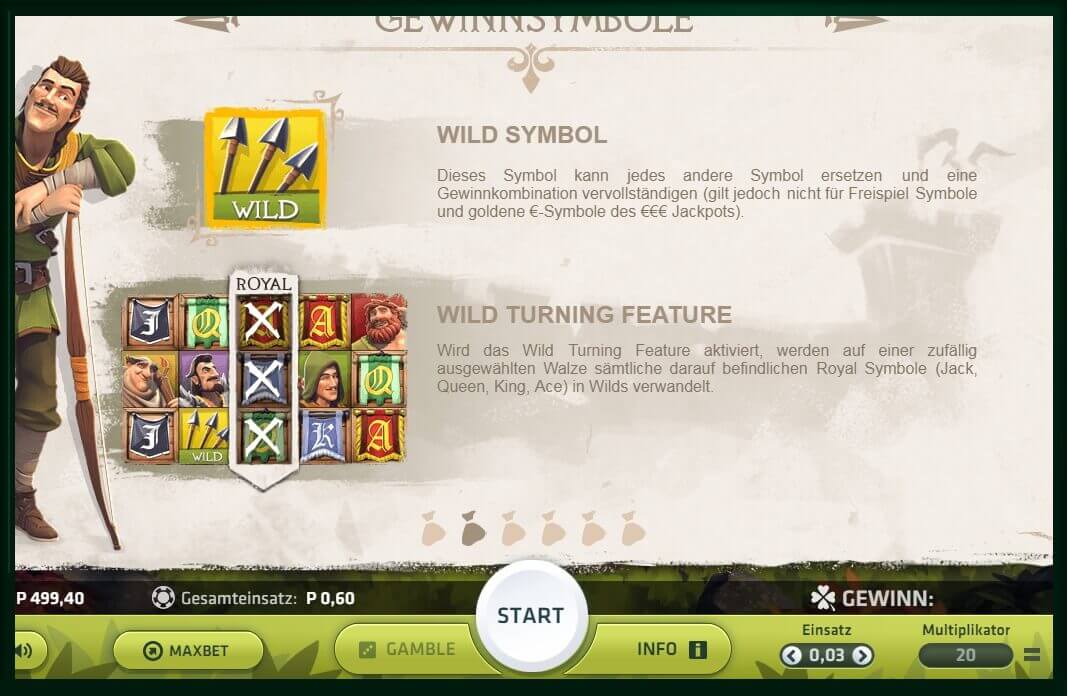The image size is (1068, 696).
Task: Select the highlighted dark sack page indicator
Action: point(473,529)
